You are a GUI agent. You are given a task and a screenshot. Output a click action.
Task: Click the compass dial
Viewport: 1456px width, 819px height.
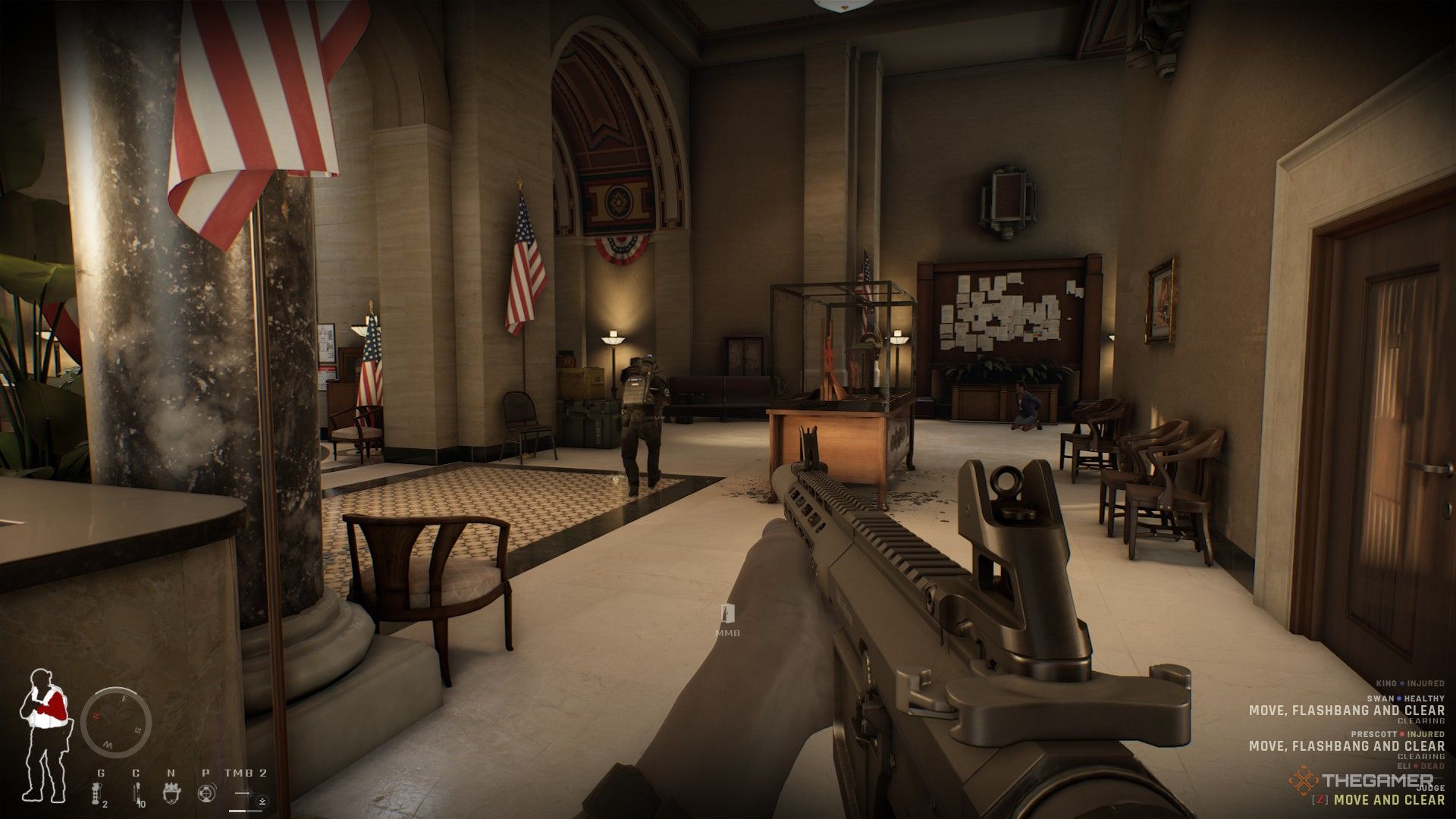click(116, 723)
